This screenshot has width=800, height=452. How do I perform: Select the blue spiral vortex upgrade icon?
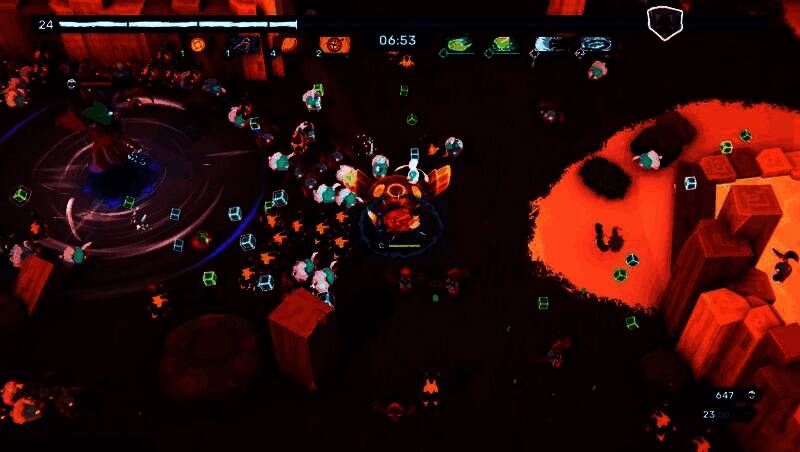click(598, 44)
